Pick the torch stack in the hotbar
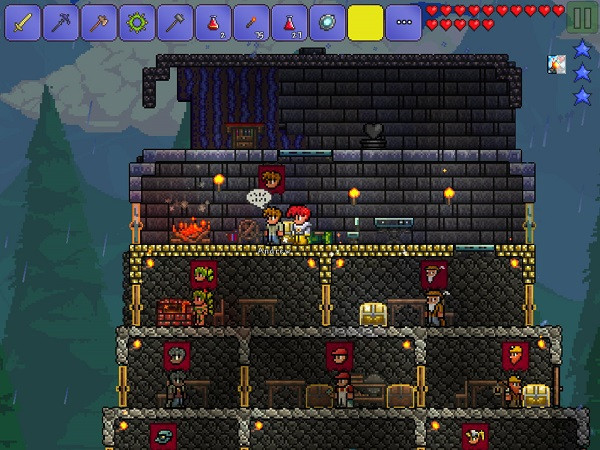Viewport: 600px width, 450px height. click(x=251, y=21)
